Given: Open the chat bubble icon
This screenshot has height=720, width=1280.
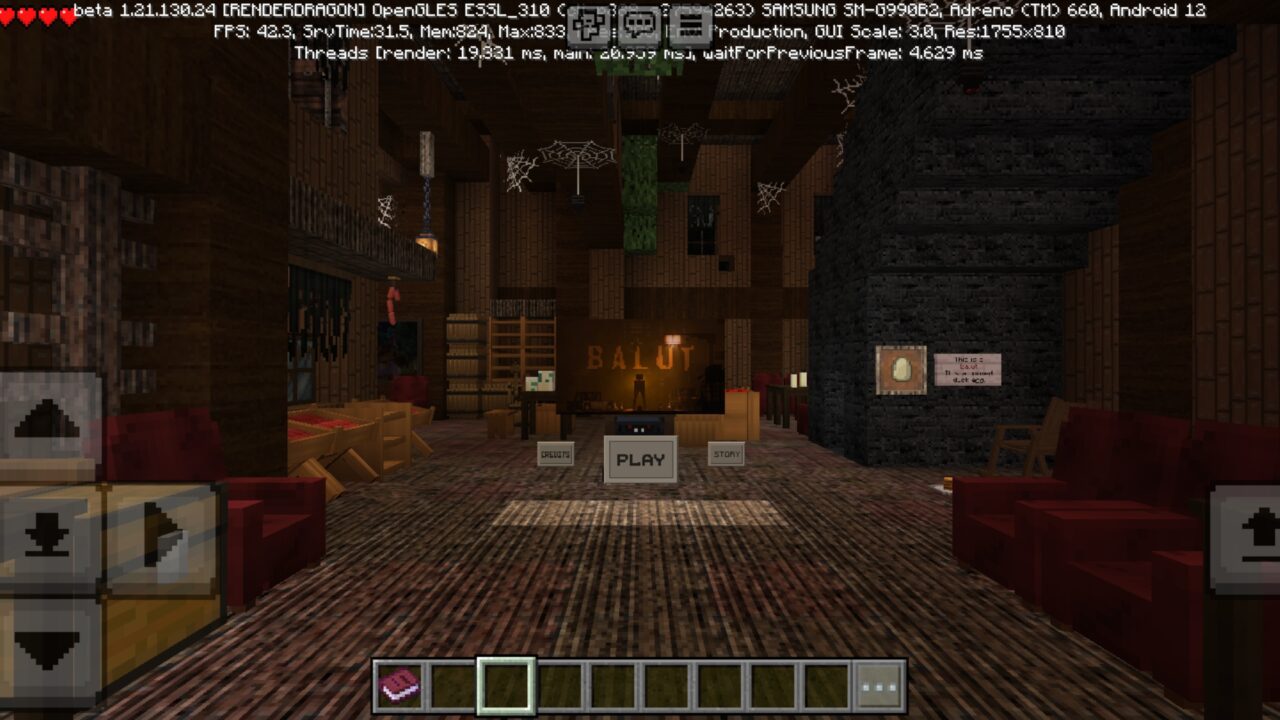Looking at the screenshot, I should pos(638,20).
